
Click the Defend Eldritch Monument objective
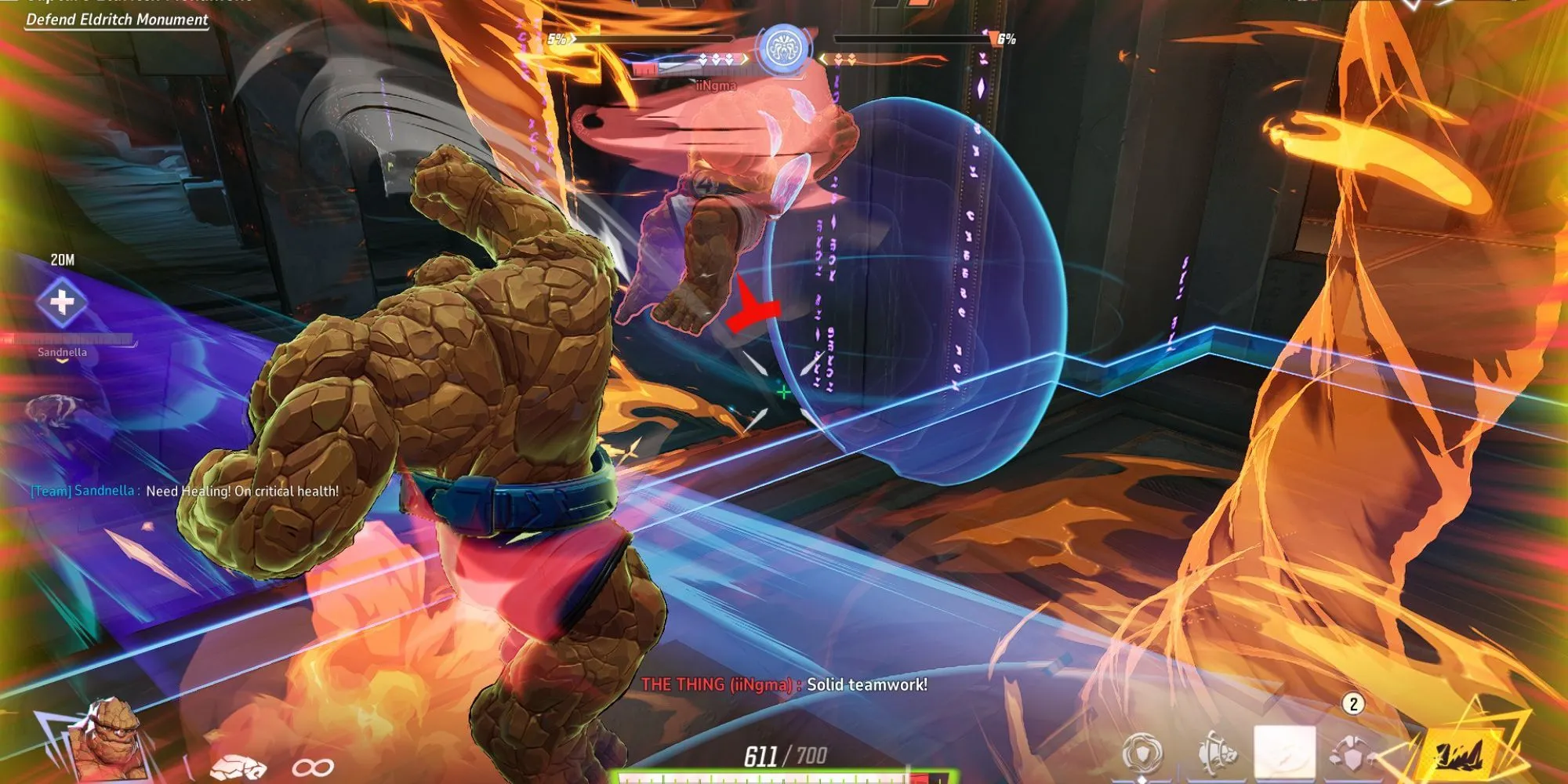(118, 20)
